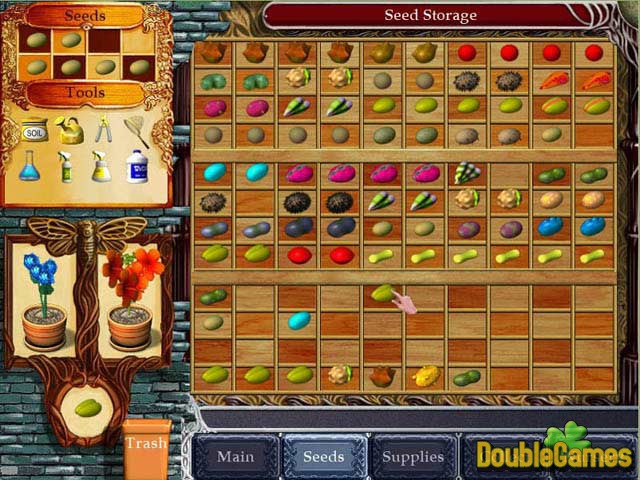Switch to the Main tab

point(235,457)
